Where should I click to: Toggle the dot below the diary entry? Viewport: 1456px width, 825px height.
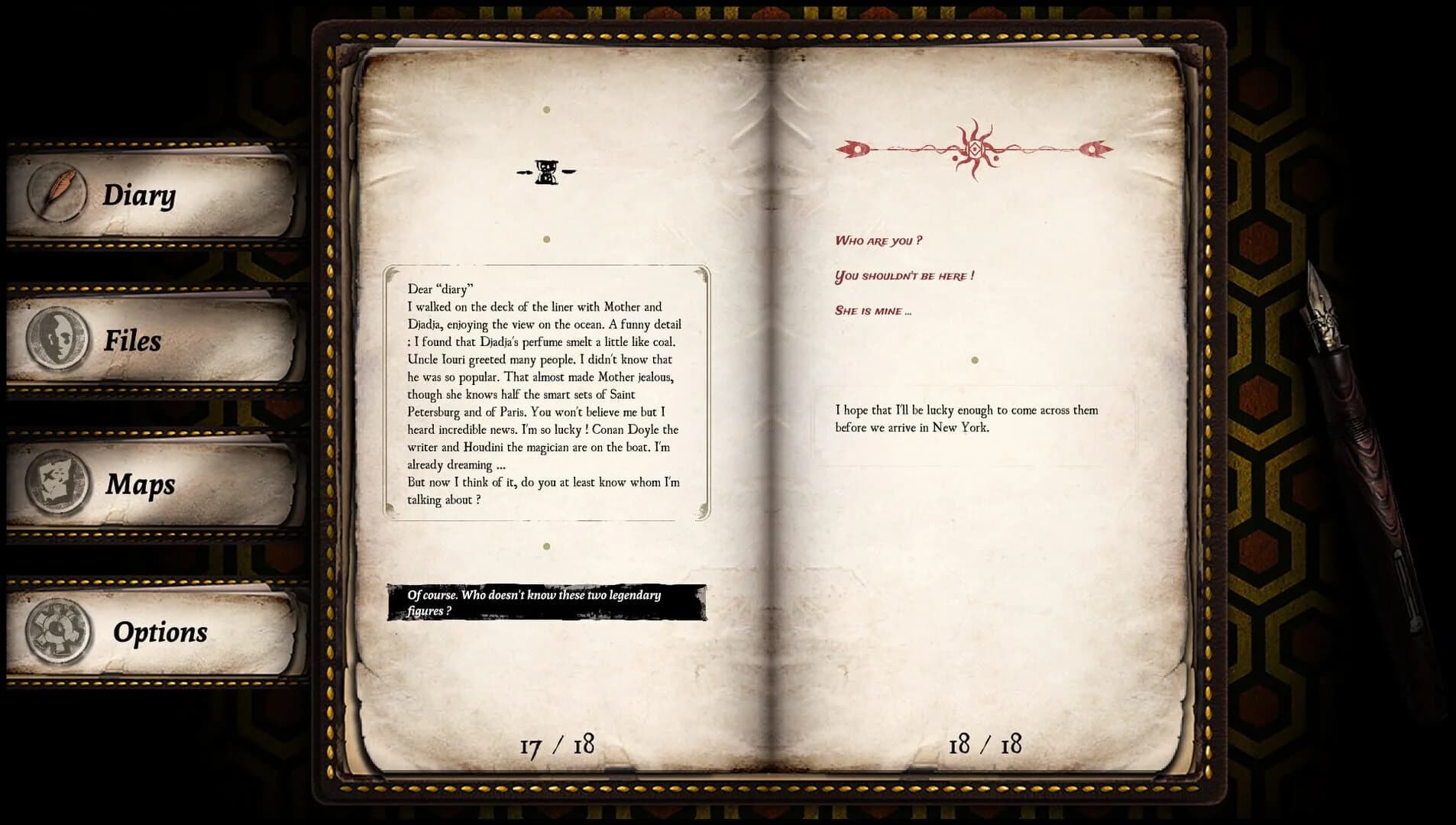click(545, 545)
